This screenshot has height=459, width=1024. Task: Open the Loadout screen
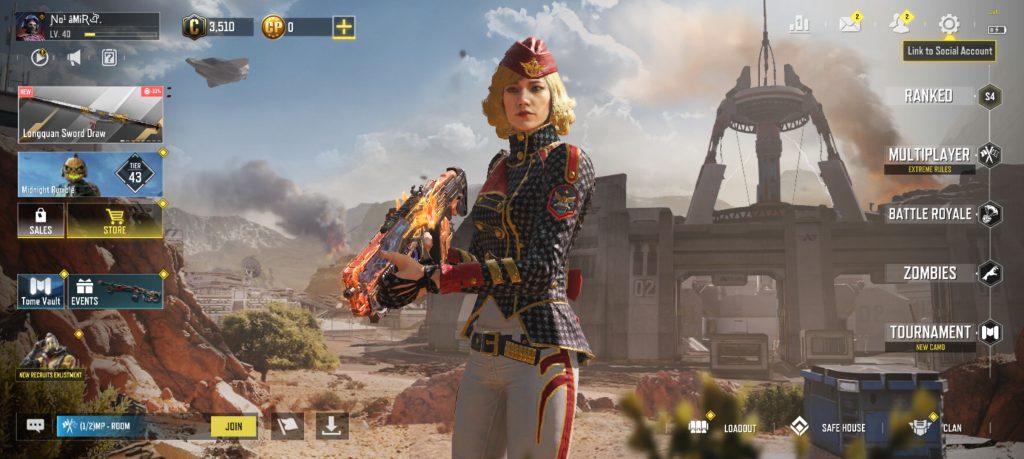(x=724, y=427)
